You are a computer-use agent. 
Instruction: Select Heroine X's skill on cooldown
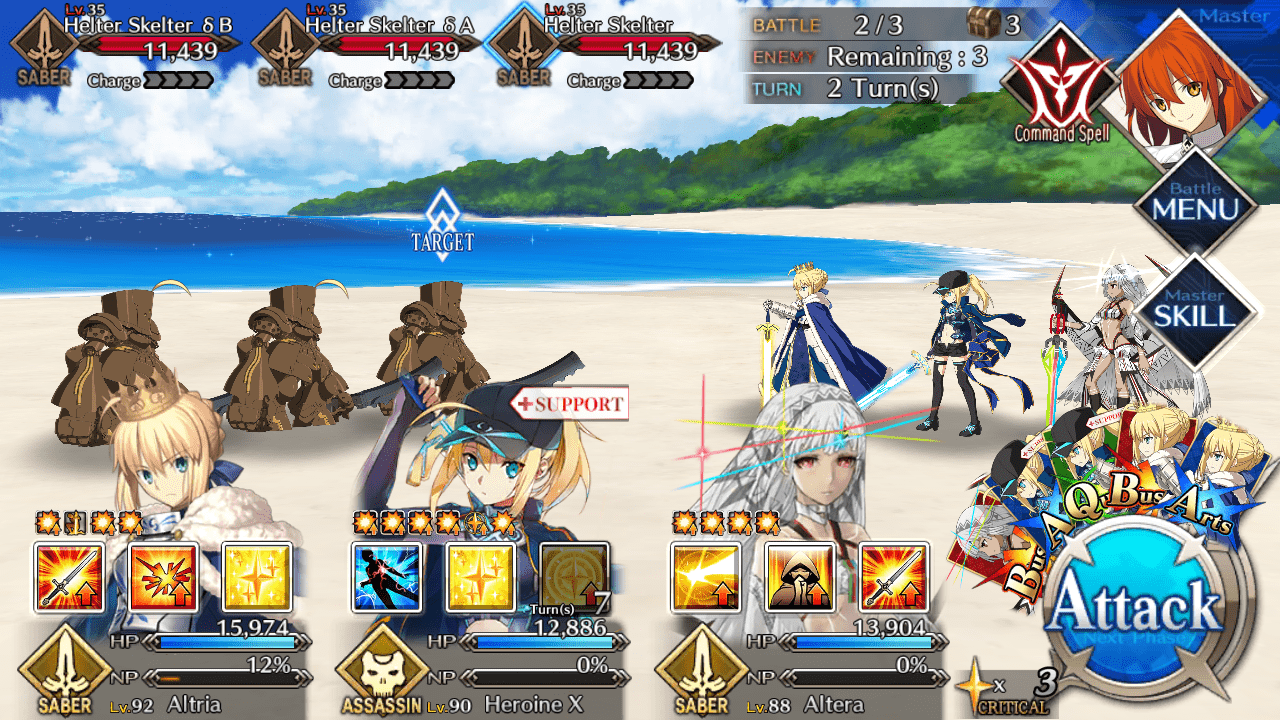pyautogui.click(x=575, y=577)
